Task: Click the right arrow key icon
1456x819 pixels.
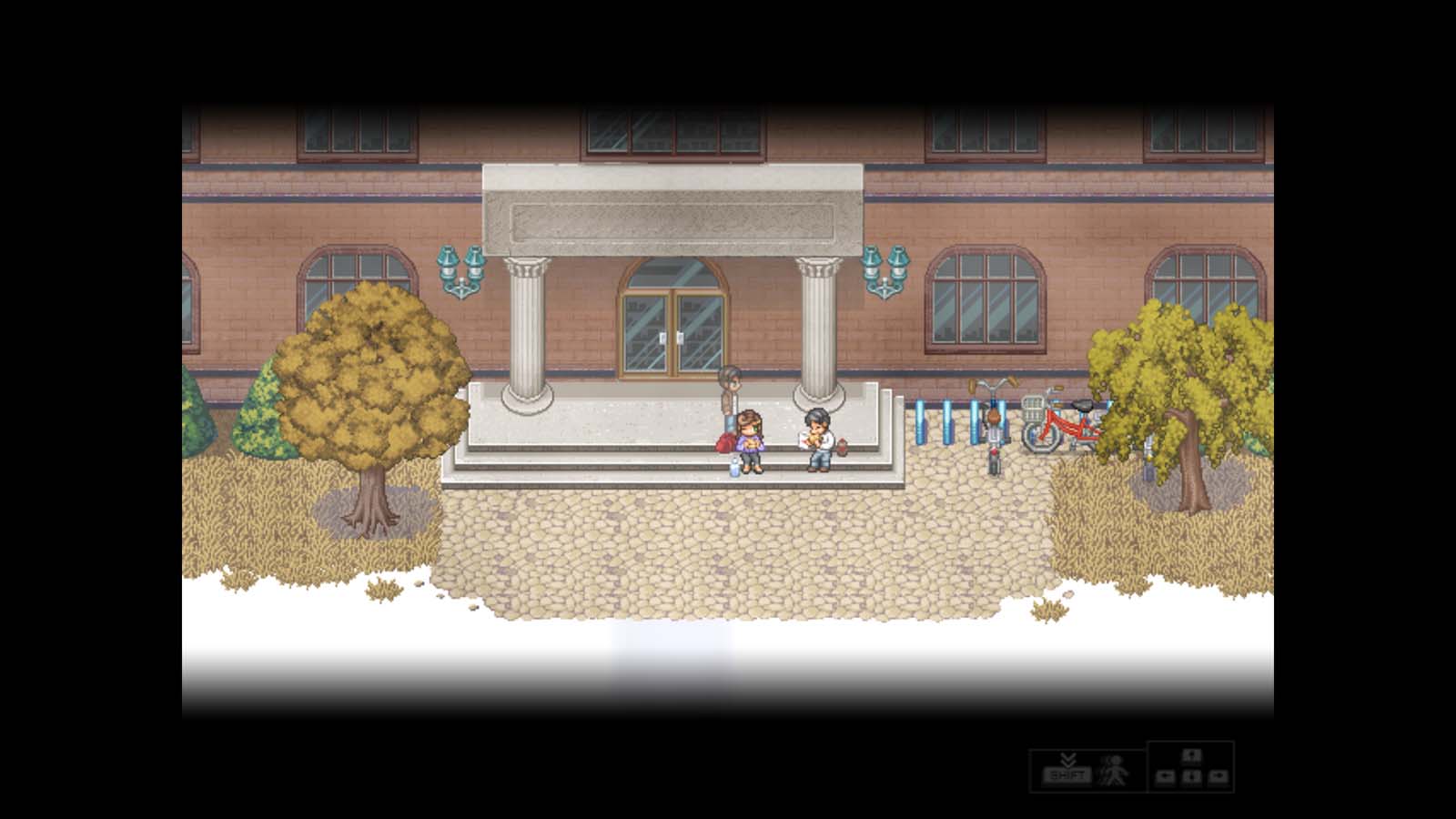Action: point(1219,774)
